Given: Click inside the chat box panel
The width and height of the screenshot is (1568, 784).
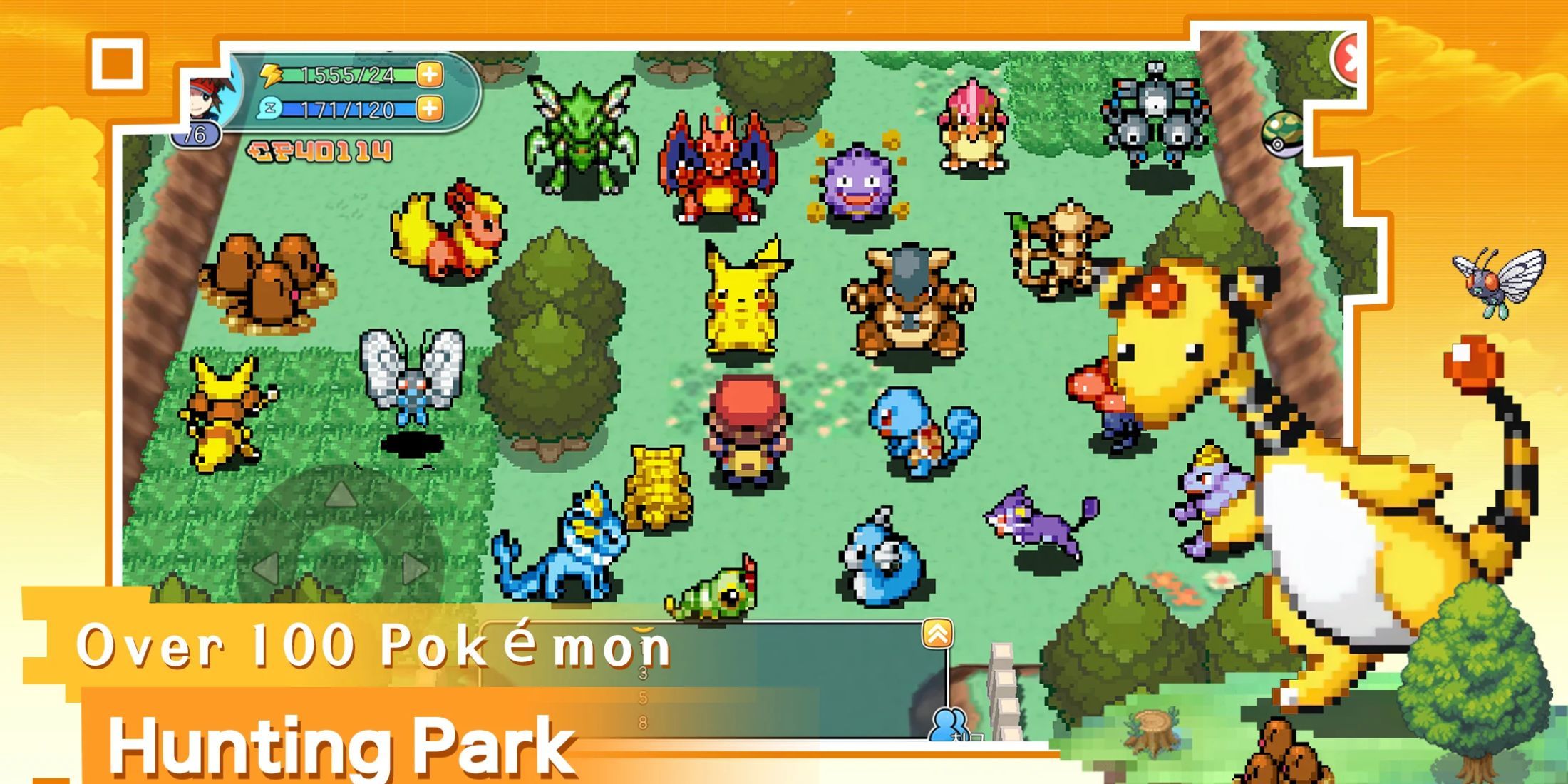Looking at the screenshot, I should (784, 684).
